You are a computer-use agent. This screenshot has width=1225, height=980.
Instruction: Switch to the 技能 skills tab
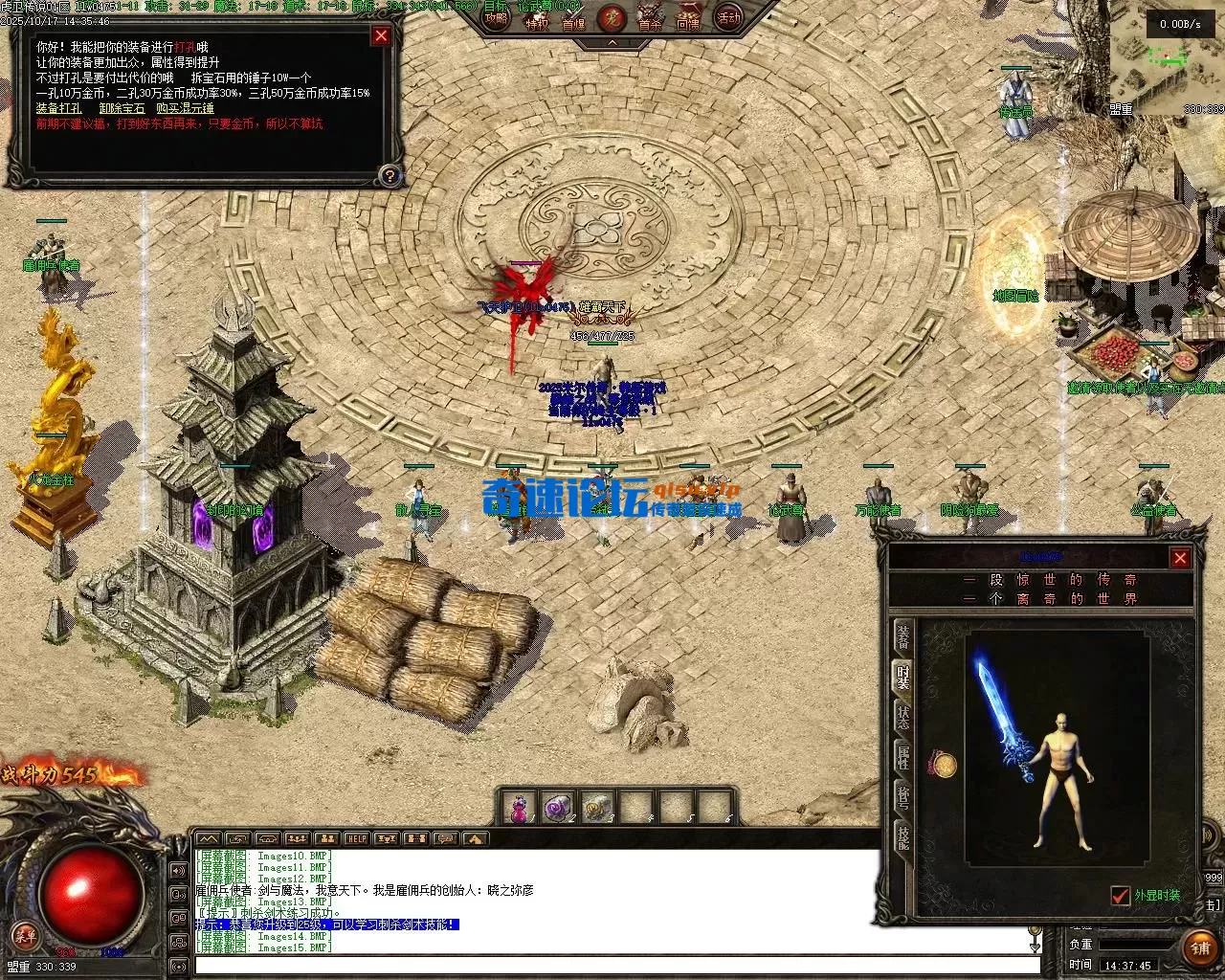pos(902,837)
